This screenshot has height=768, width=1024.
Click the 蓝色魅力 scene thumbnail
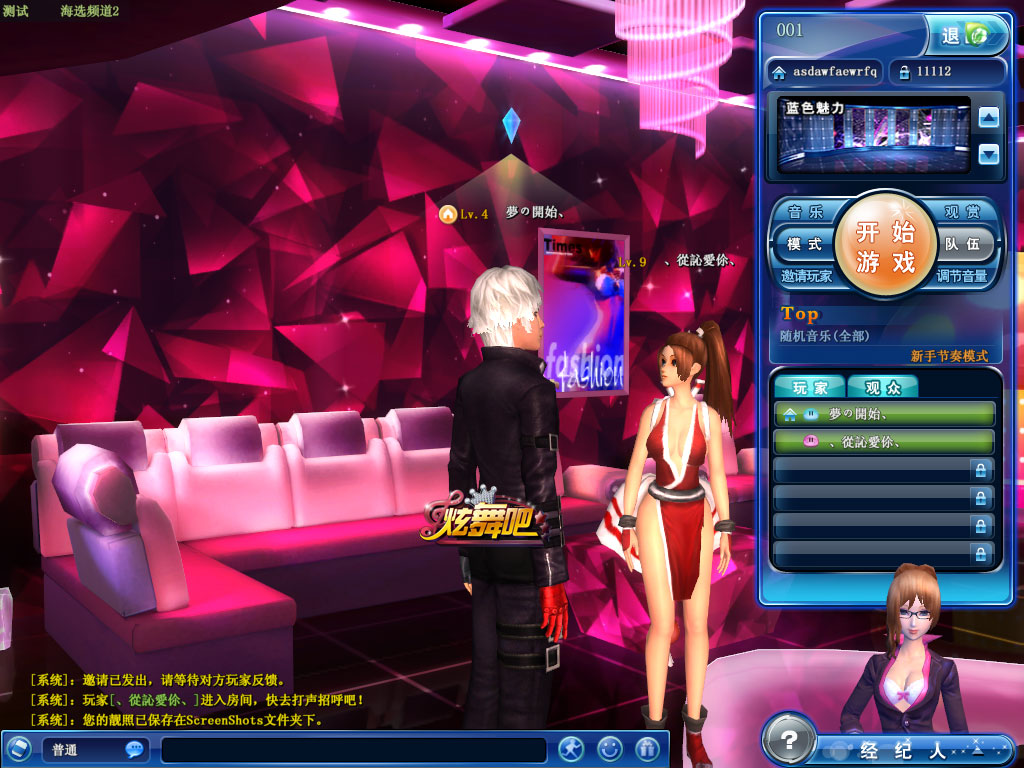(x=874, y=135)
